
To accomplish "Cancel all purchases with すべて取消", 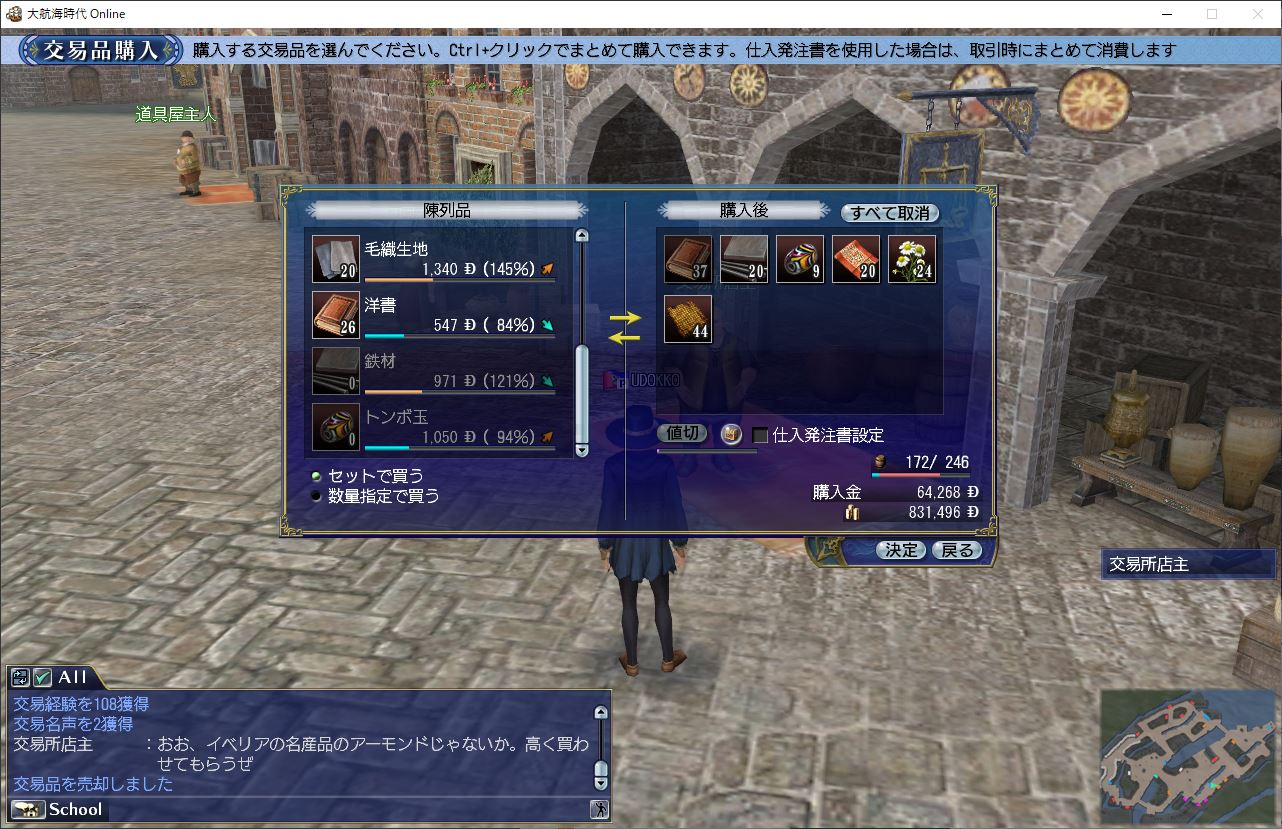I will coord(889,213).
